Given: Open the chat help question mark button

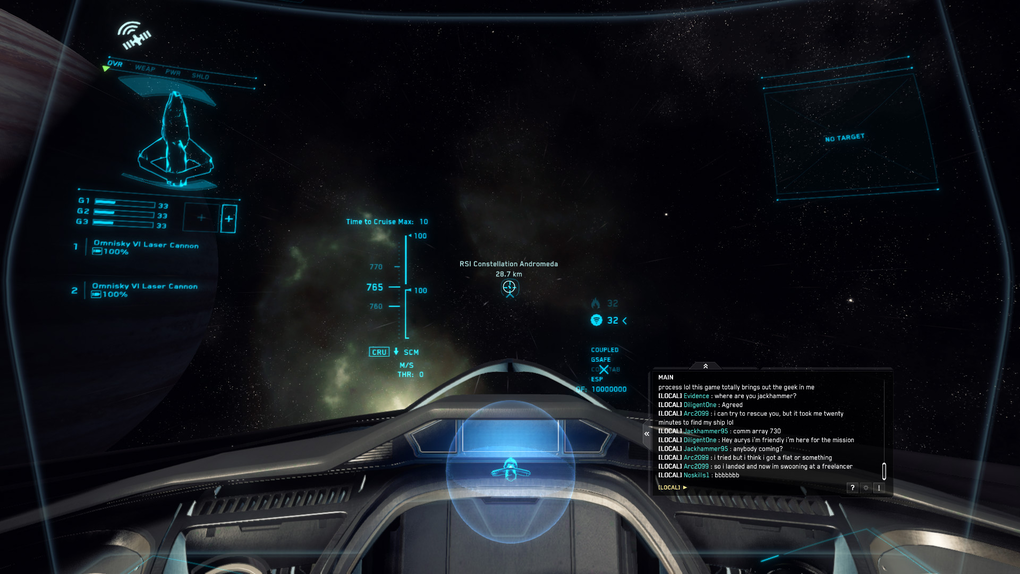Looking at the screenshot, I should pos(852,487).
